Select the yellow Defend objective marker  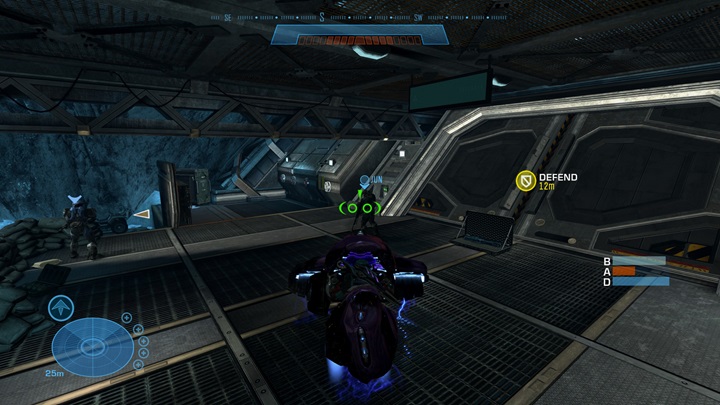524,181
